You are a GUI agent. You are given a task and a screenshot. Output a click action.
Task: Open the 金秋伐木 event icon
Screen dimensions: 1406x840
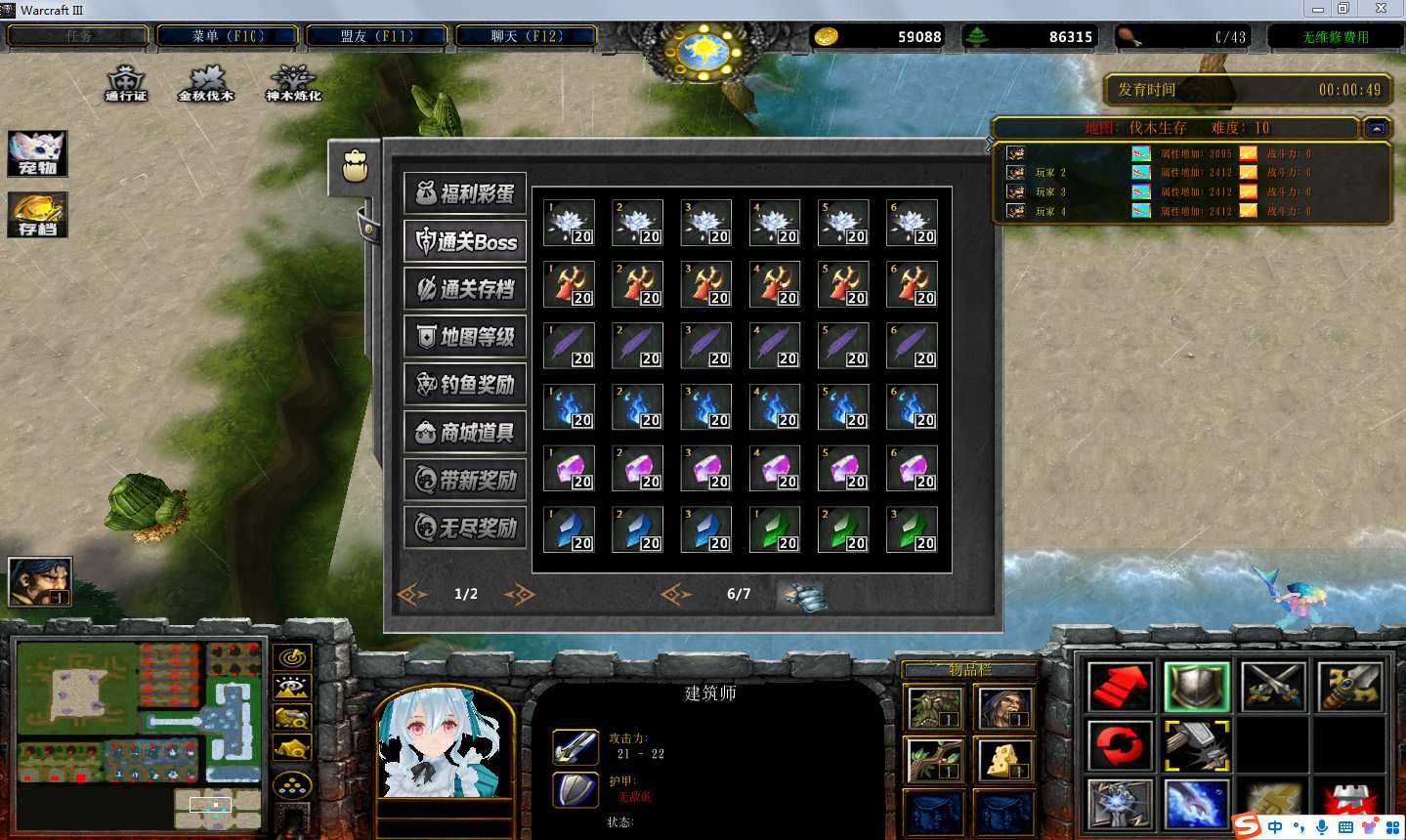point(206,83)
